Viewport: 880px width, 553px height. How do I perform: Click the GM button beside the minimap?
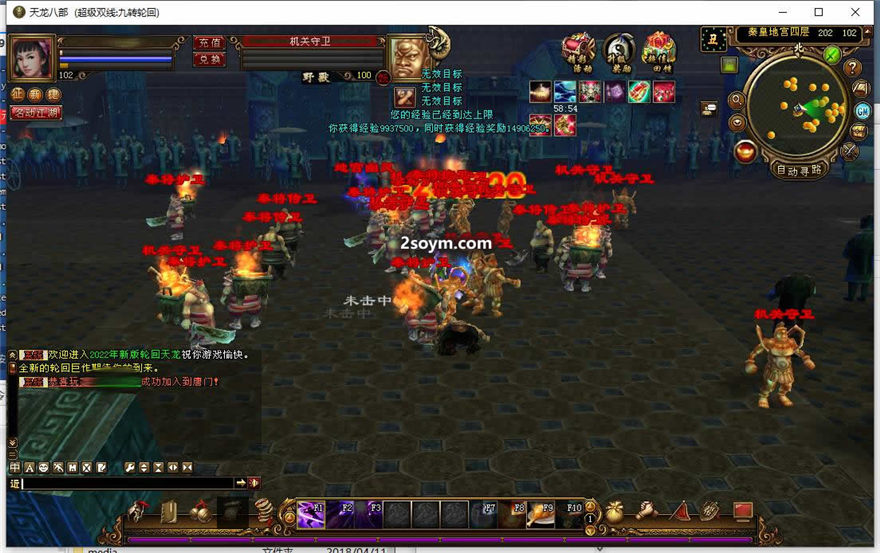861,109
